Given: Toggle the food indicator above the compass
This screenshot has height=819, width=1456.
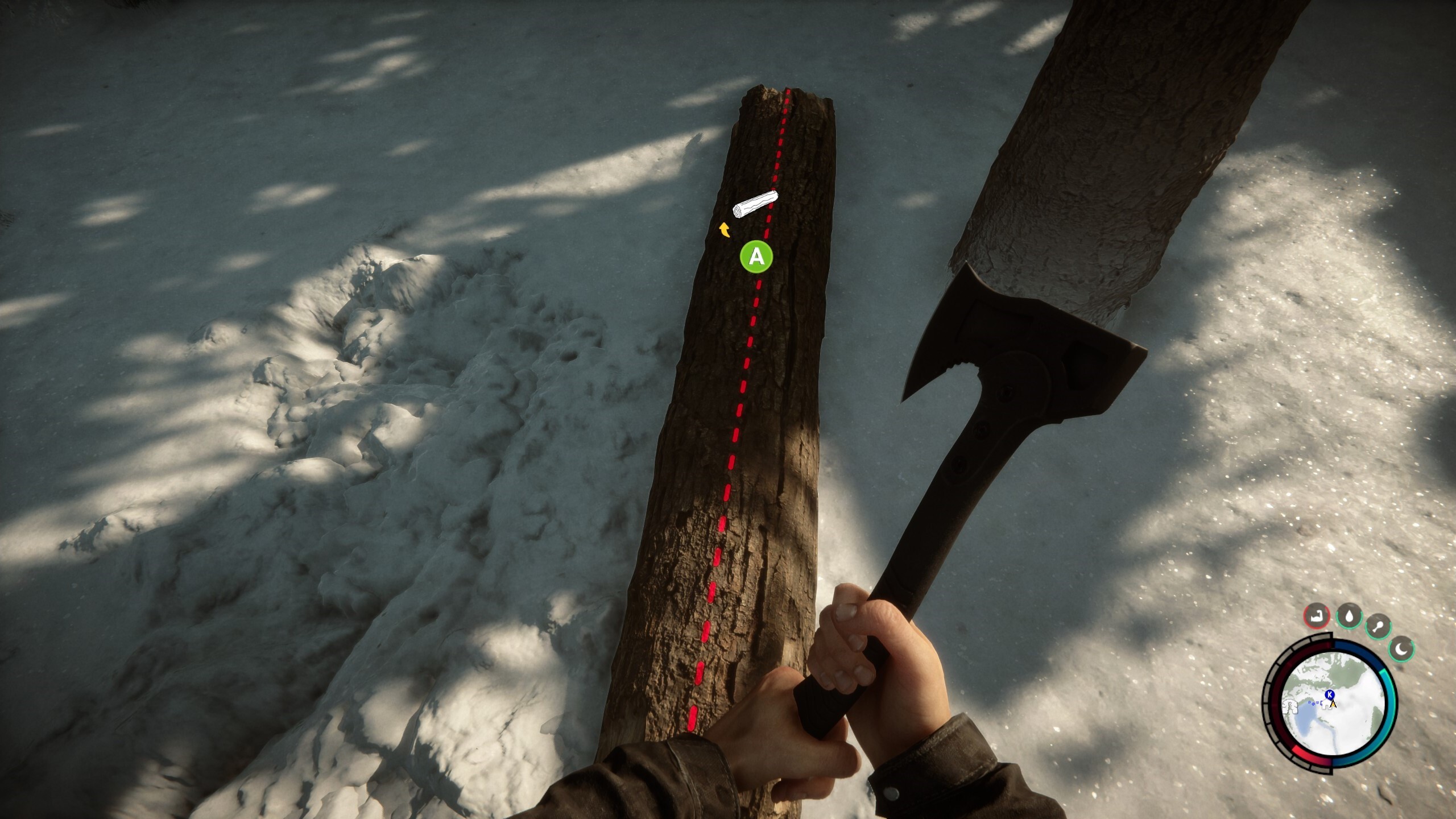Looking at the screenshot, I should point(1378,627).
